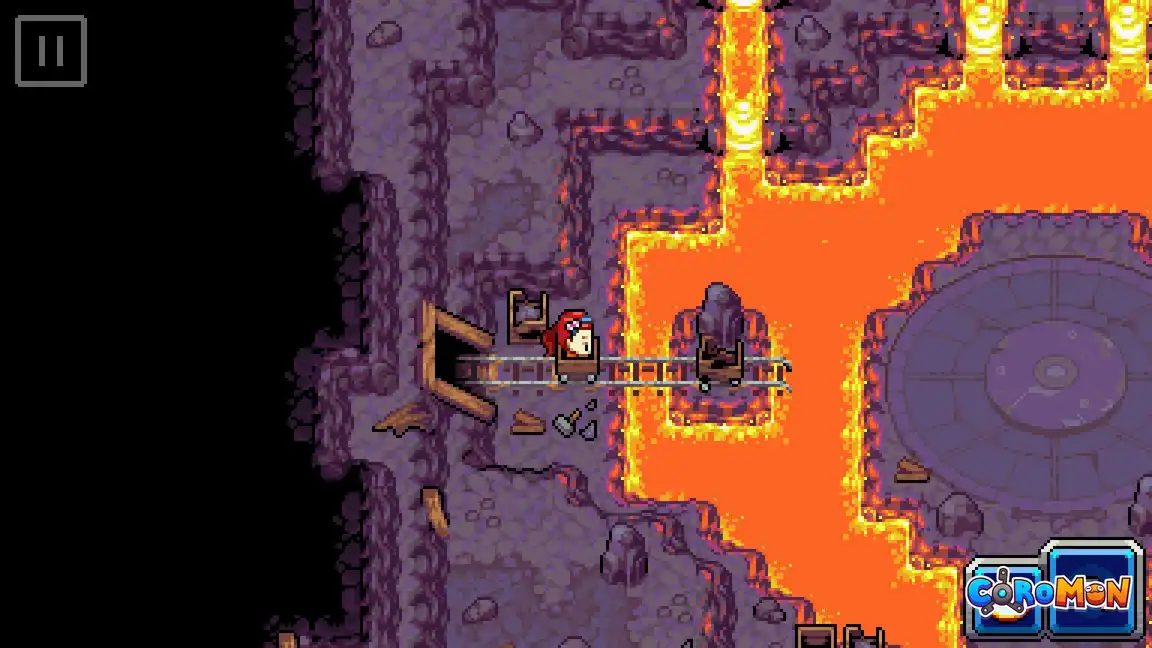Pause the game with the pause button
Viewport: 1152px width, 648px height.
click(x=51, y=51)
